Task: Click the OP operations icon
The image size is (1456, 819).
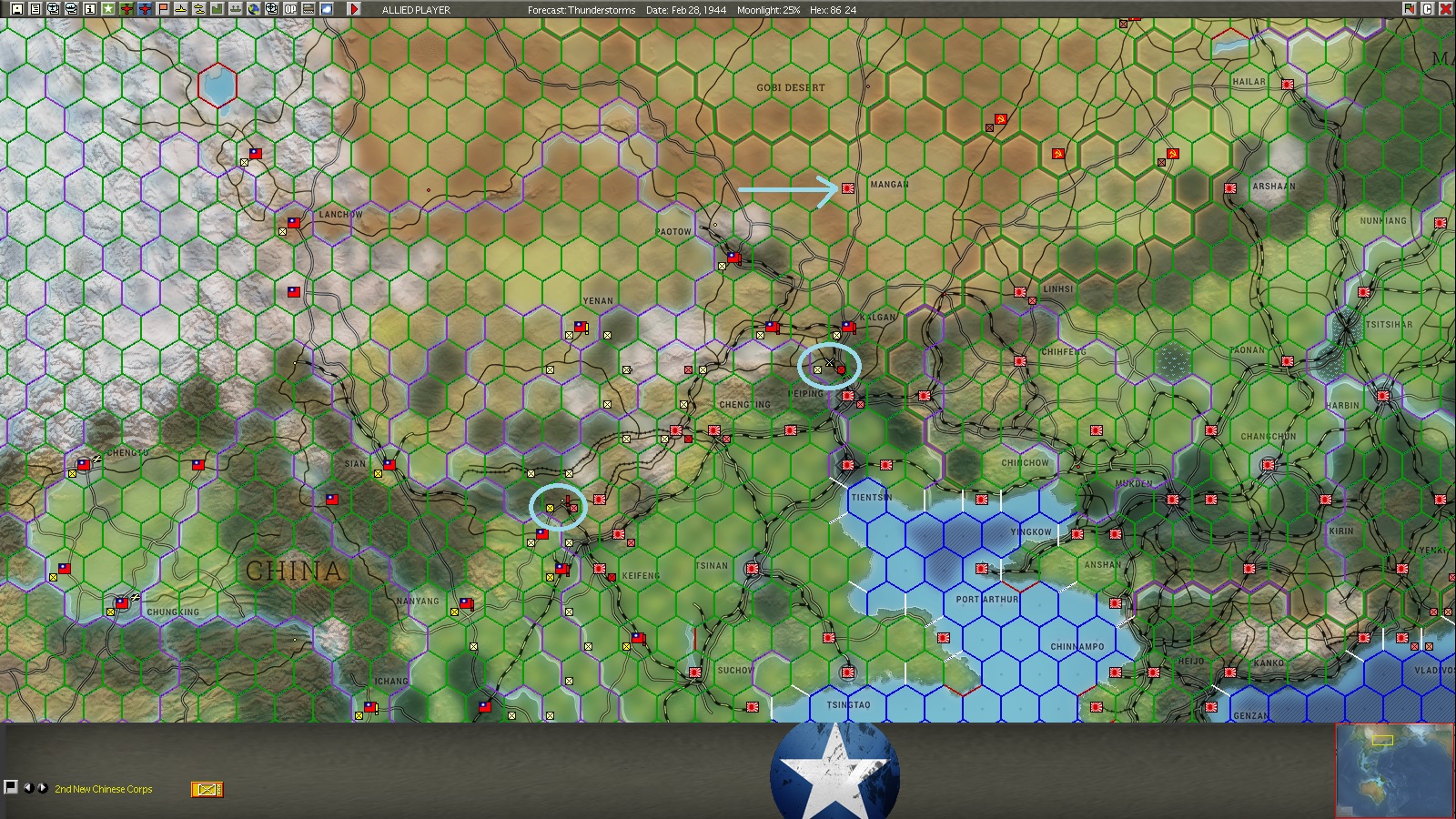Action: (x=290, y=10)
